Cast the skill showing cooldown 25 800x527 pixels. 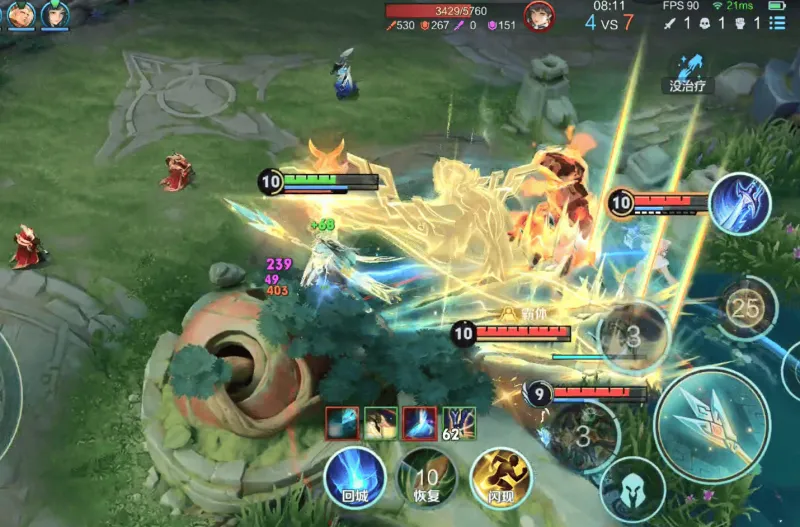tap(745, 309)
